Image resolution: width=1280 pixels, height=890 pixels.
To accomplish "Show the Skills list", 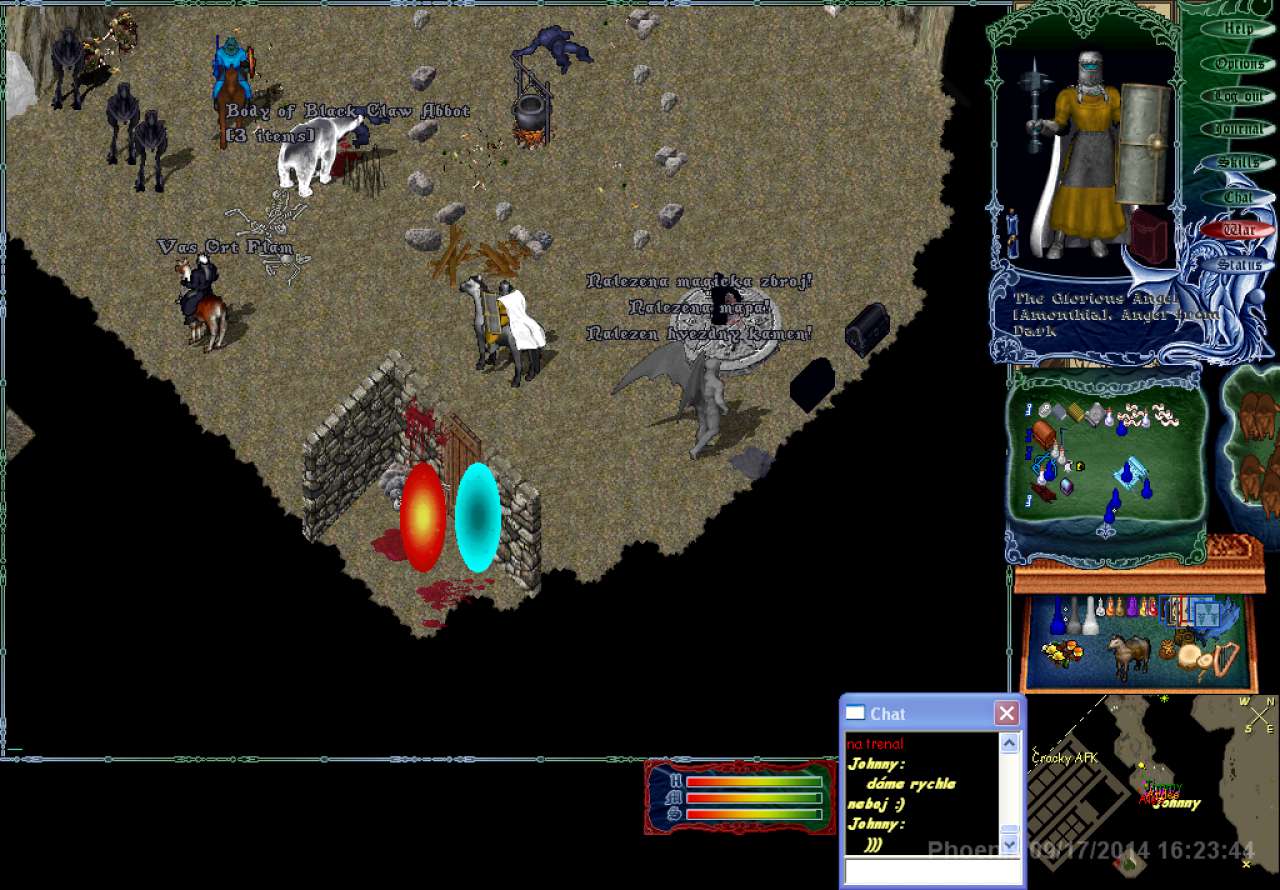I will (1238, 163).
